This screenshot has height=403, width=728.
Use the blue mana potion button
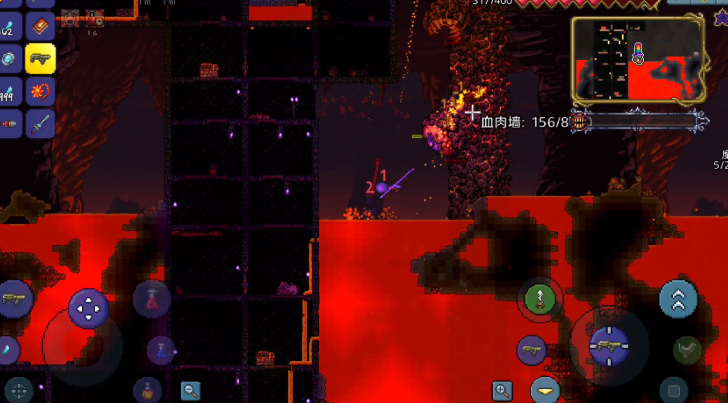[160, 349]
